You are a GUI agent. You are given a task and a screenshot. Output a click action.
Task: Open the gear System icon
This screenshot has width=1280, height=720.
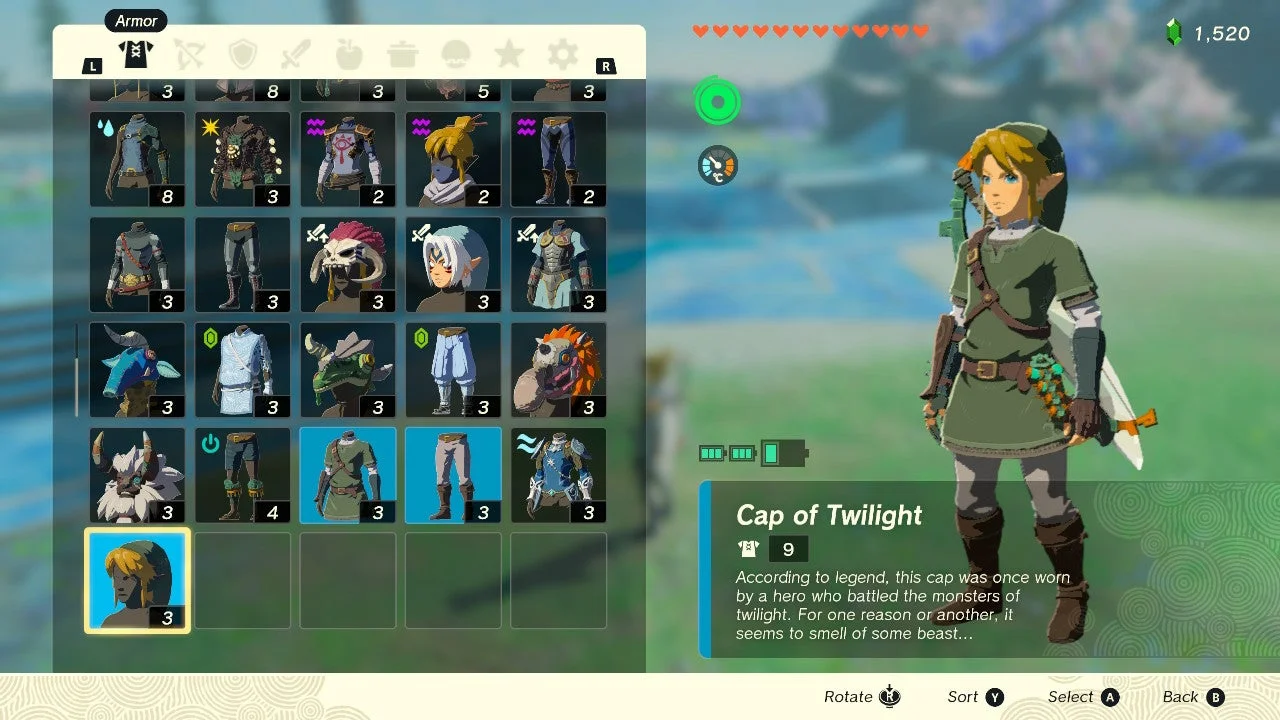point(562,54)
